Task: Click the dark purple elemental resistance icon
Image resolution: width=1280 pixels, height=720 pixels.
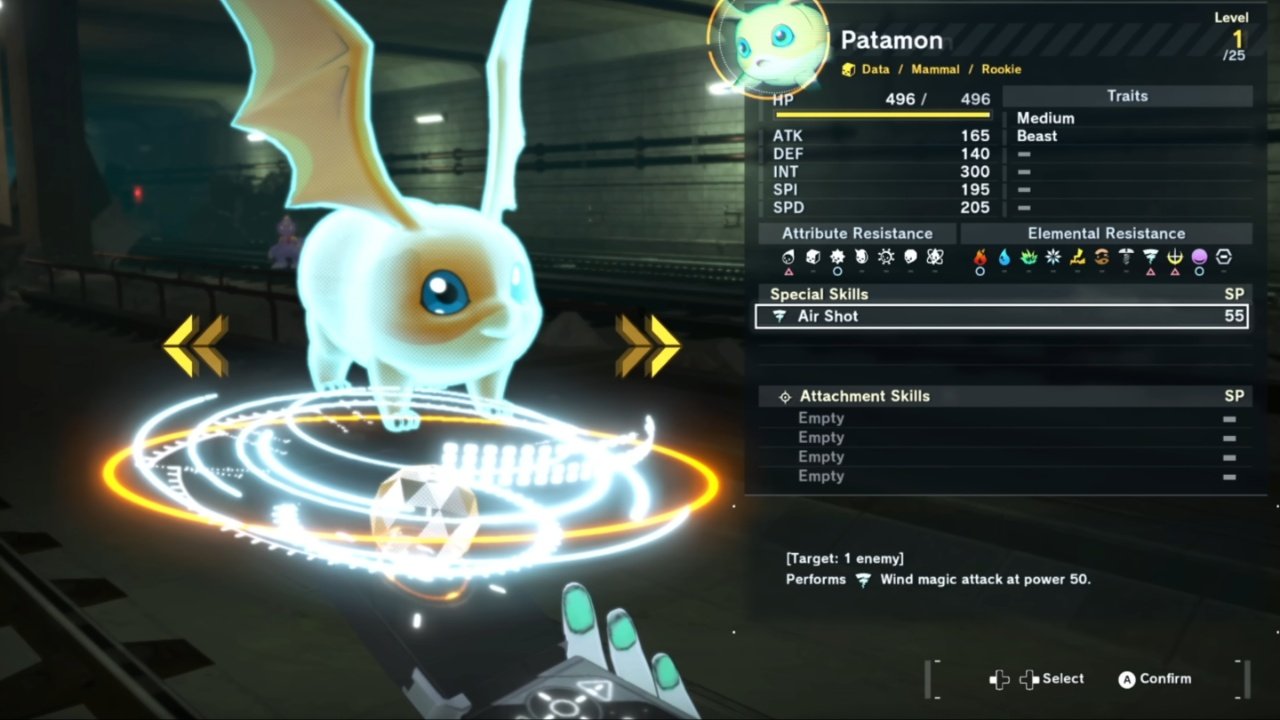Action: (x=1200, y=258)
